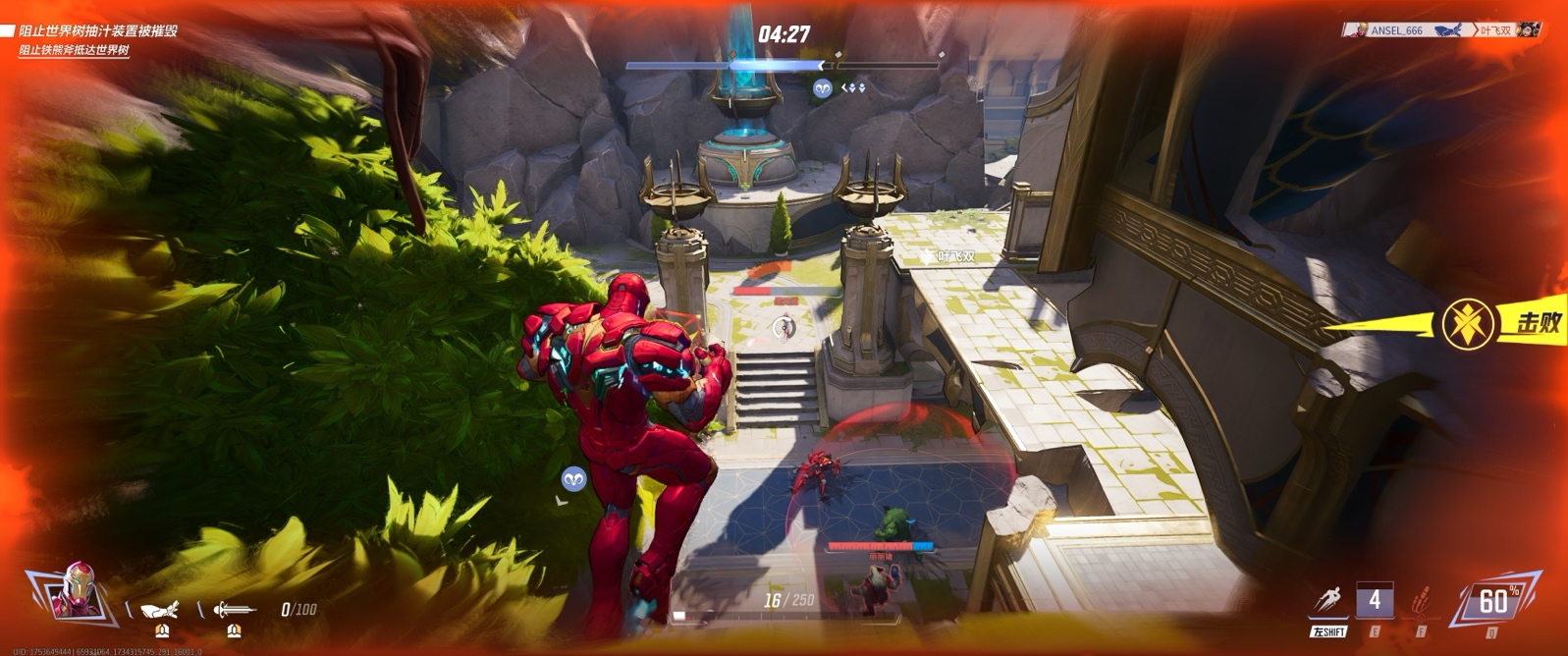1568x656 pixels.
Task: Click the red missile ability icon
Action: (1420, 600)
